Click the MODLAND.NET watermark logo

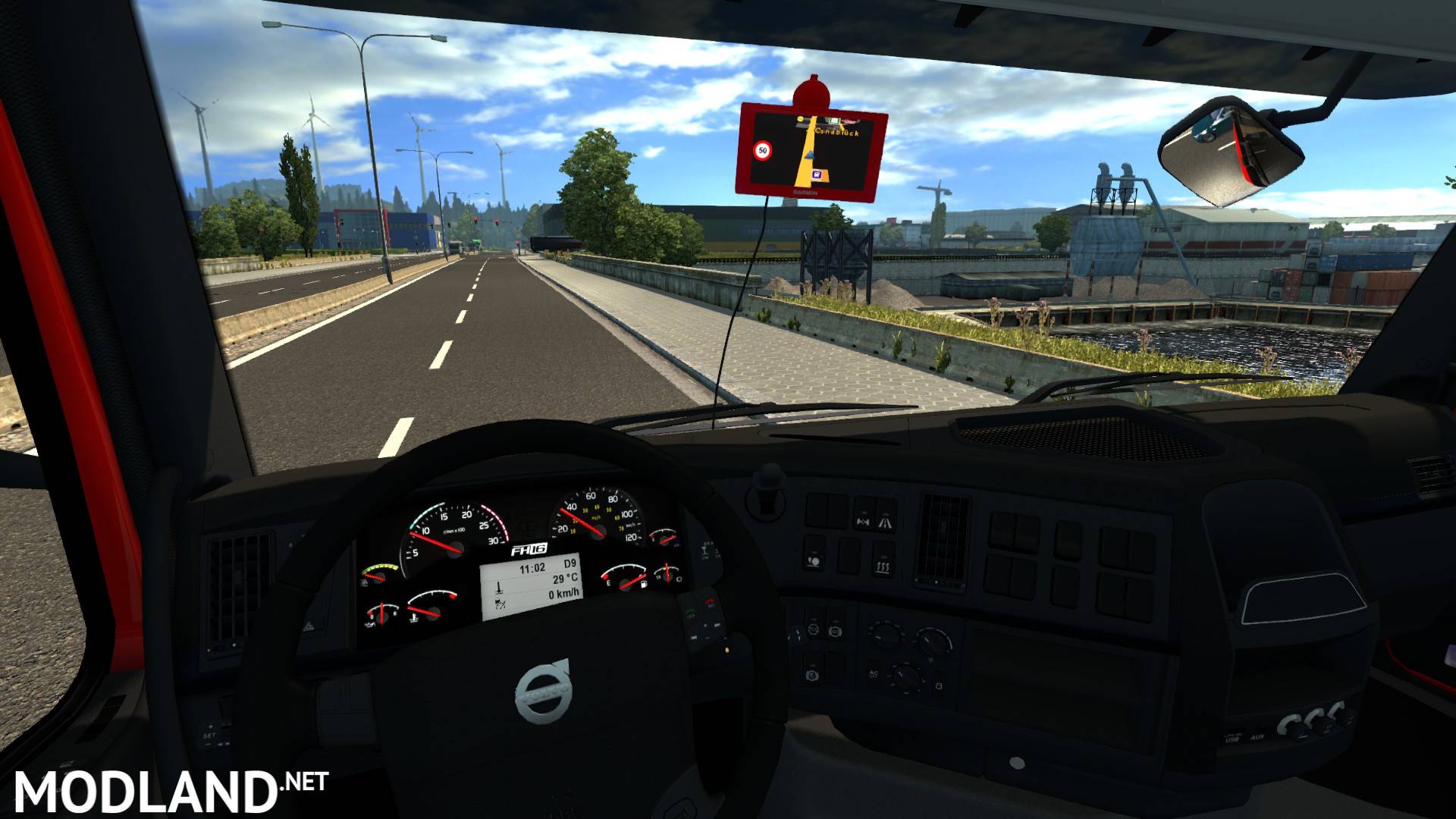170,791
